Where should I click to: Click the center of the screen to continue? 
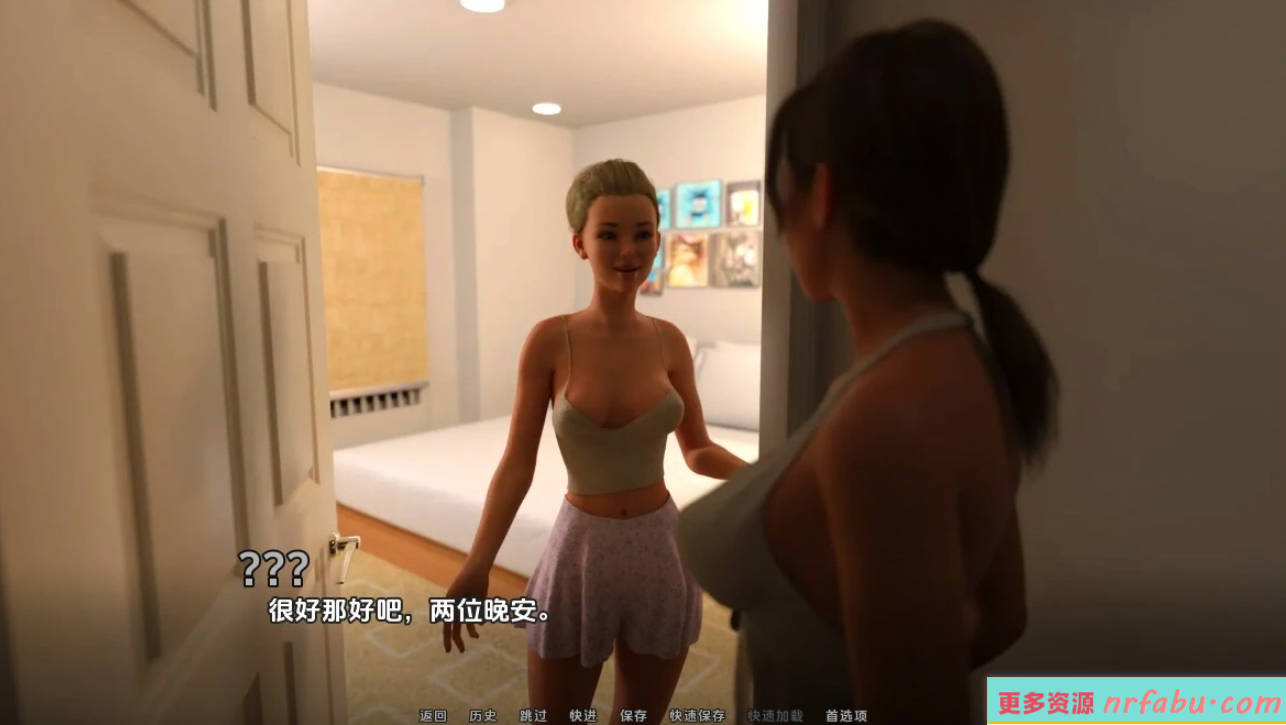click(643, 362)
